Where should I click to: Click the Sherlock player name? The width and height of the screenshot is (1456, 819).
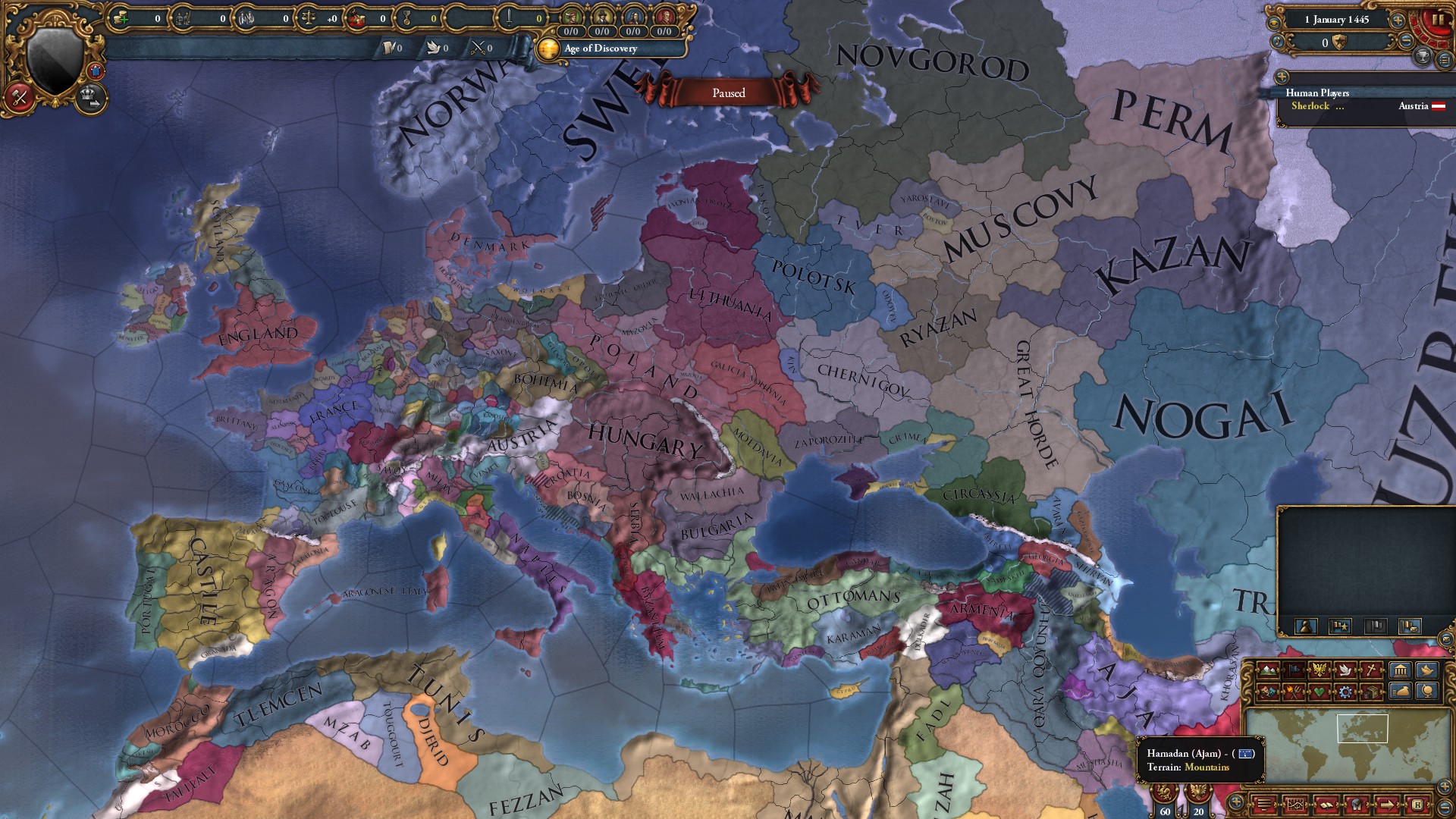pyautogui.click(x=1311, y=105)
